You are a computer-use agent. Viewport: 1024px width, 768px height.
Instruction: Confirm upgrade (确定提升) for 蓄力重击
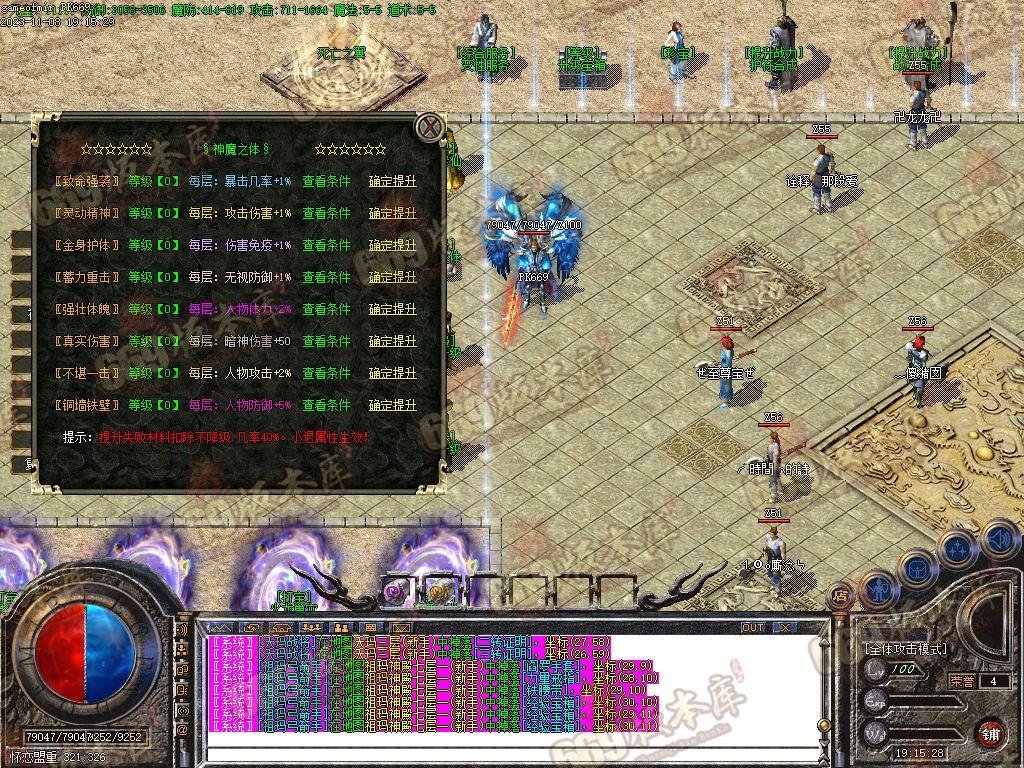click(x=392, y=277)
